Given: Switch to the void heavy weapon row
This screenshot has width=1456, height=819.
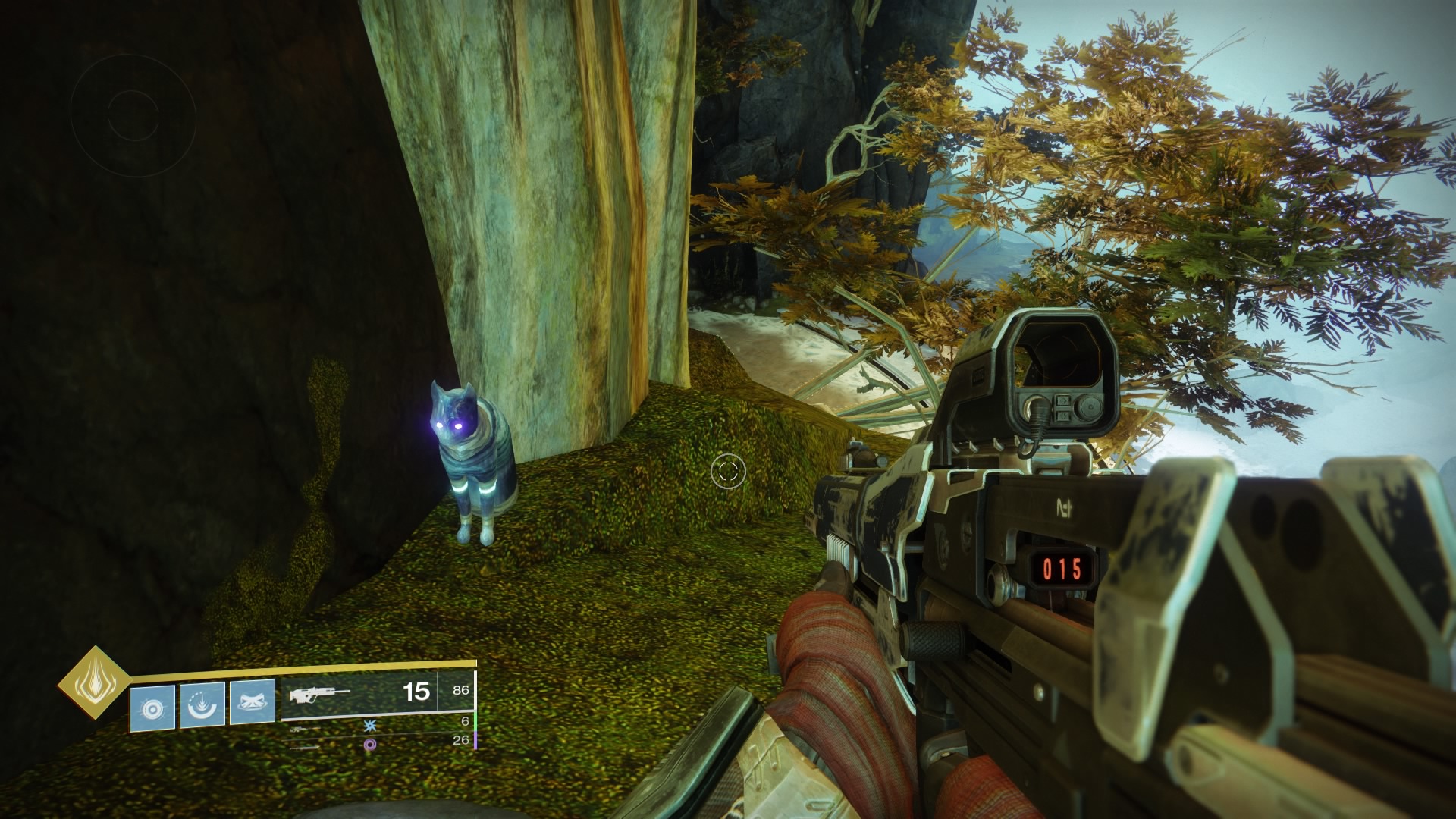Looking at the screenshot, I should click(379, 744).
